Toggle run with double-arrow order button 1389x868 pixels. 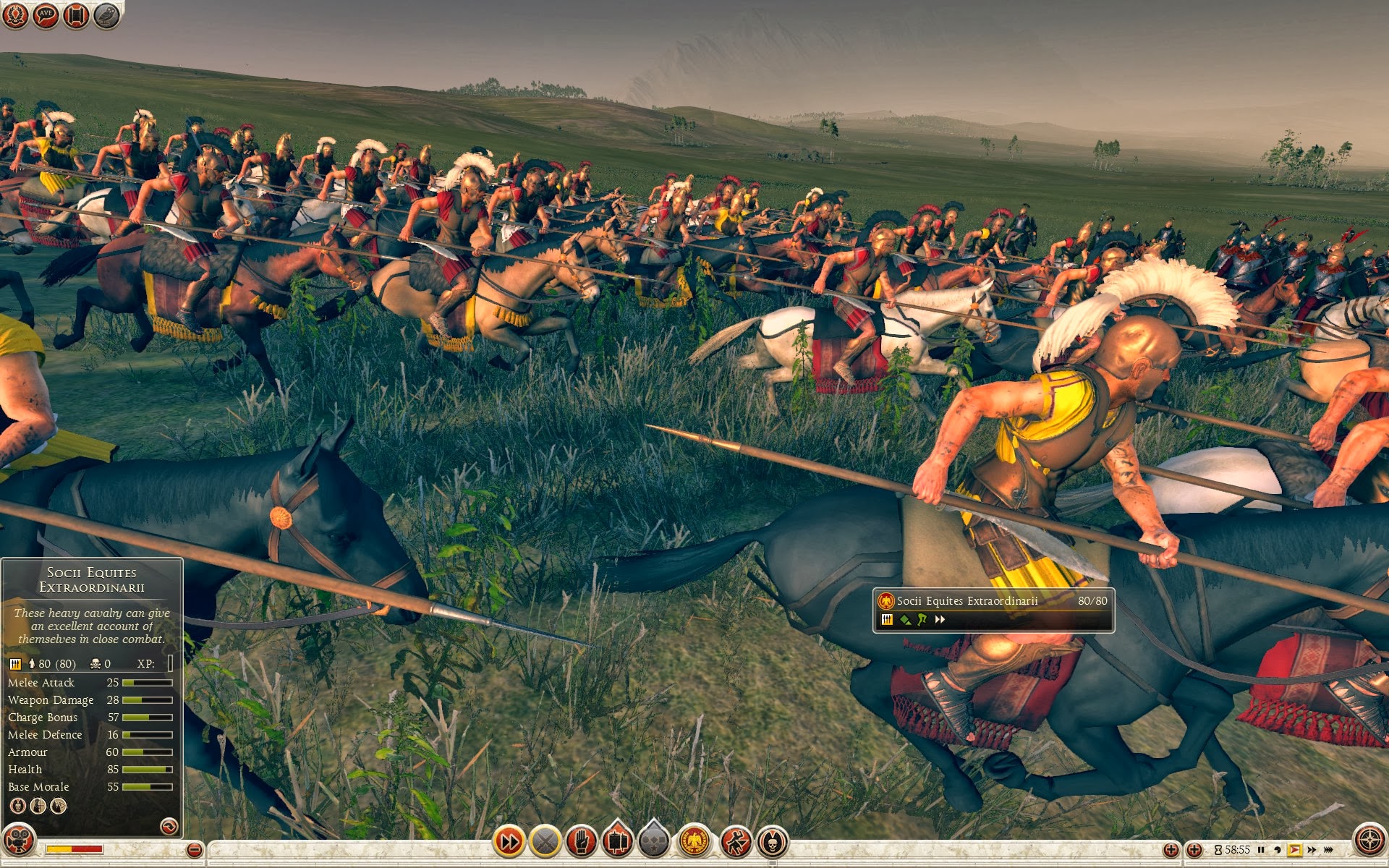pyautogui.click(x=509, y=841)
